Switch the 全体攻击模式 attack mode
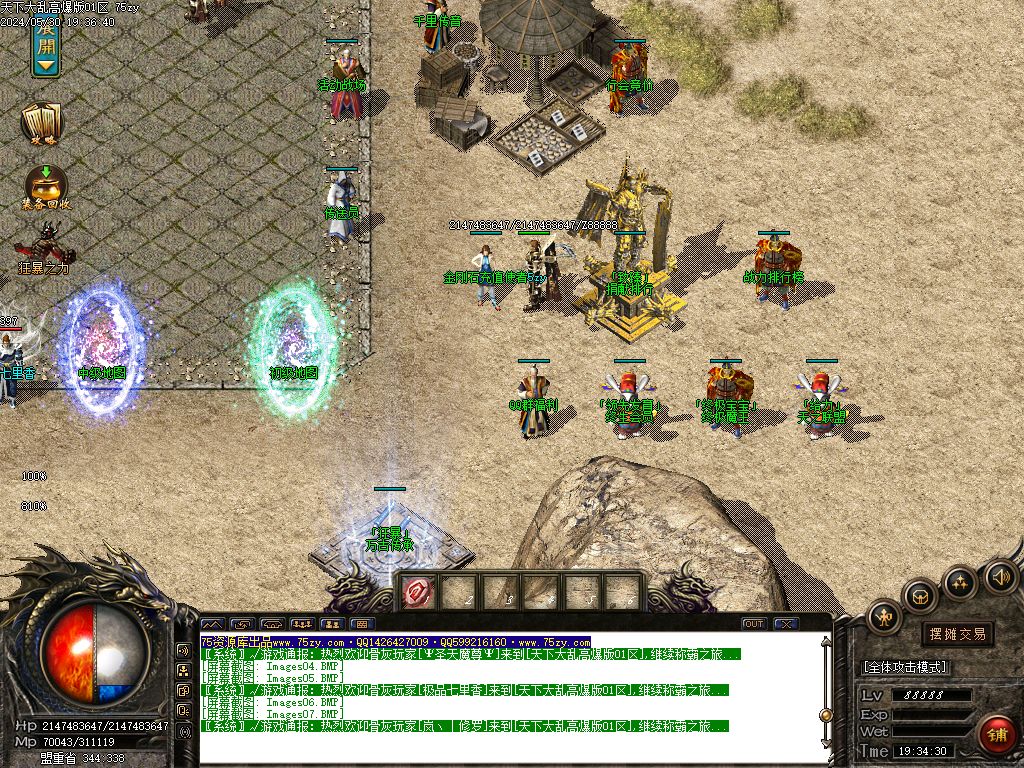 [x=904, y=667]
